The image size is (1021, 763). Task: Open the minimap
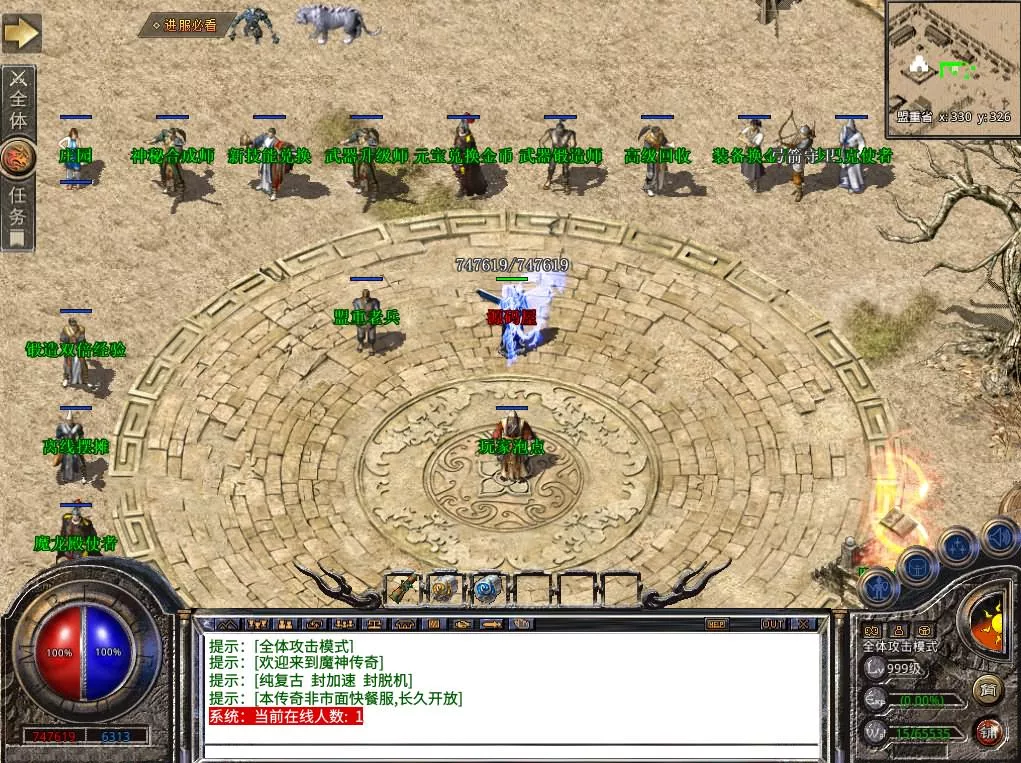950,62
